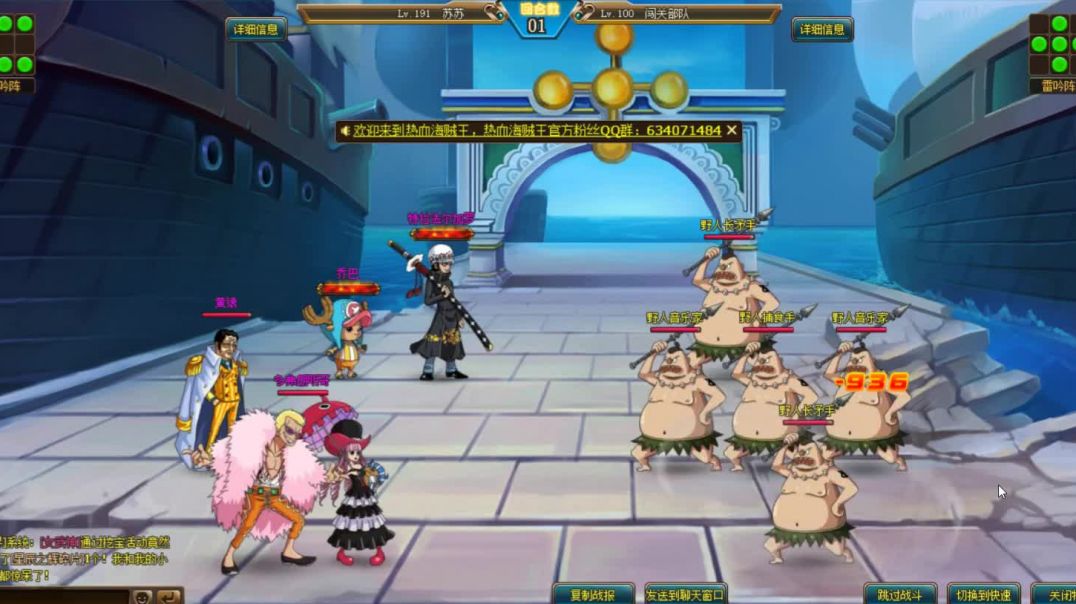Close the battle with the 关闭 button
The height and width of the screenshot is (604, 1076).
(1056, 594)
